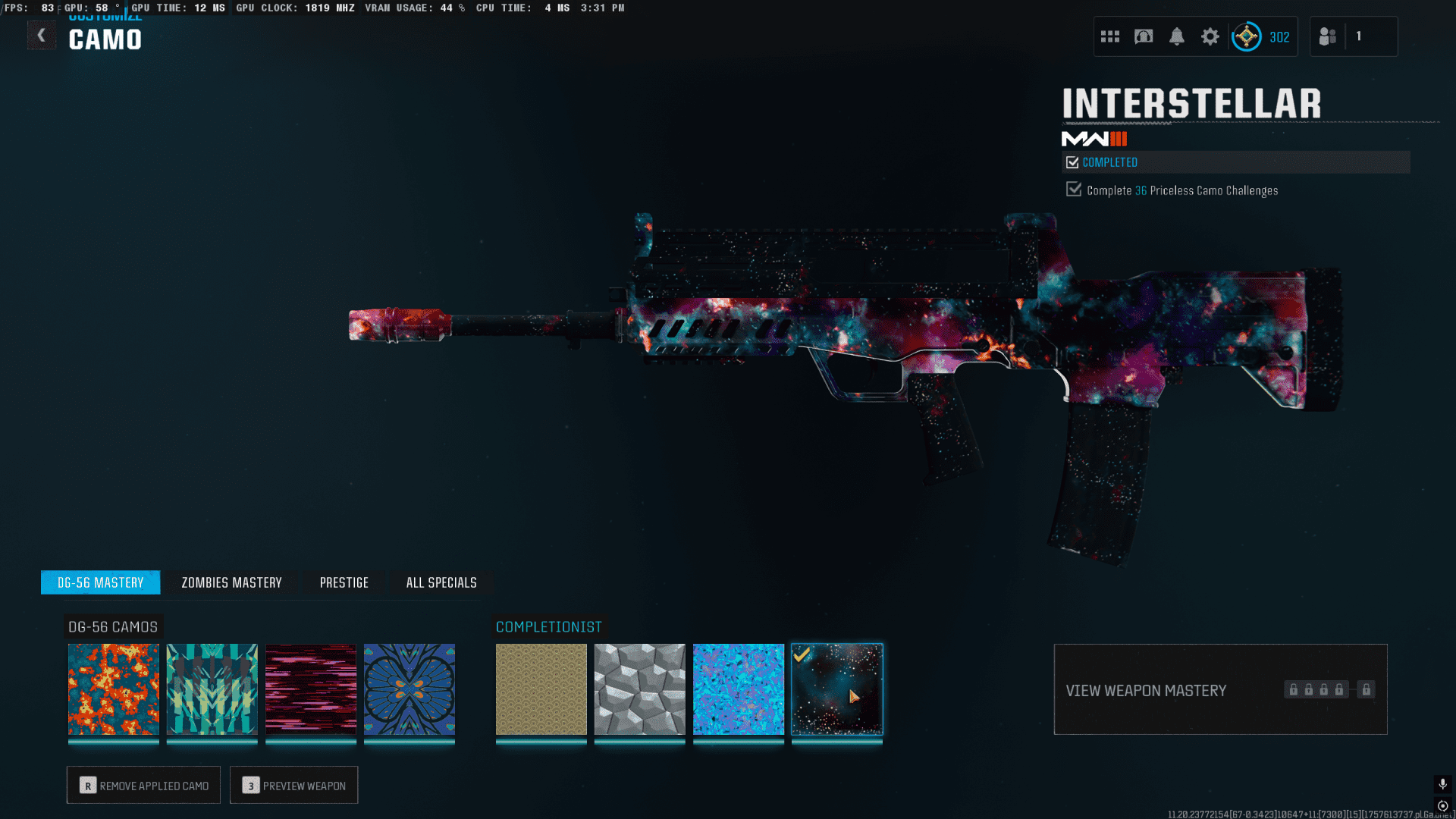Pick the red glitch lines camo
Image resolution: width=1456 pixels, height=819 pixels.
coord(311,689)
